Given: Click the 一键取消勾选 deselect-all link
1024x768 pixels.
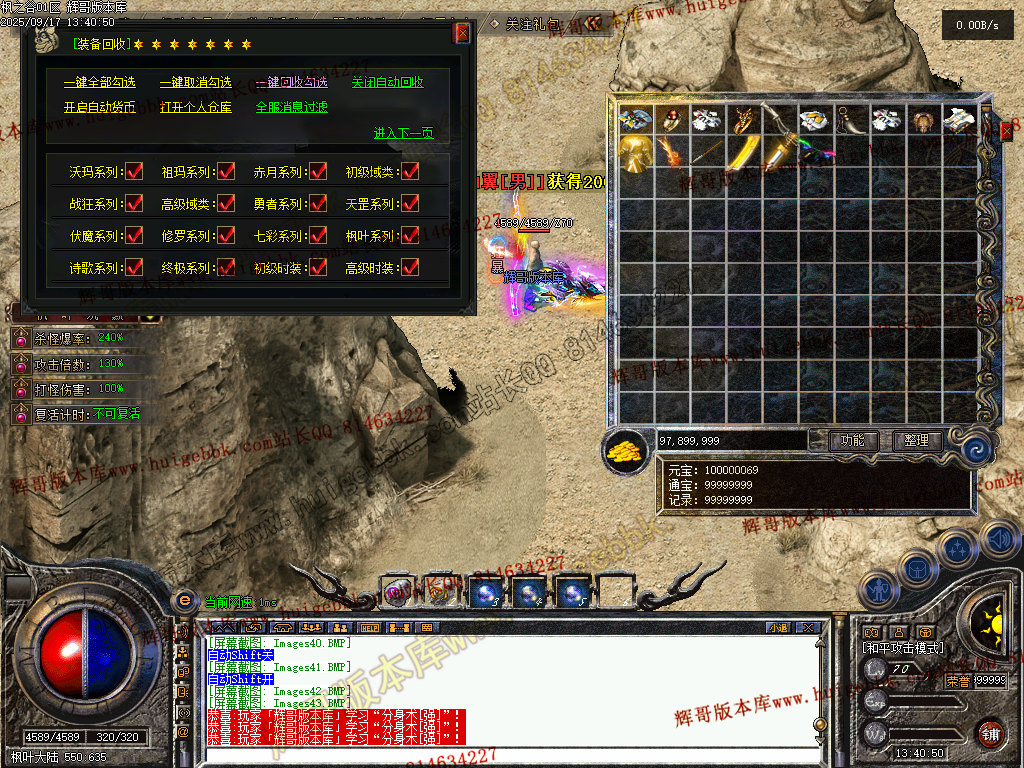Looking at the screenshot, I should [x=195, y=82].
